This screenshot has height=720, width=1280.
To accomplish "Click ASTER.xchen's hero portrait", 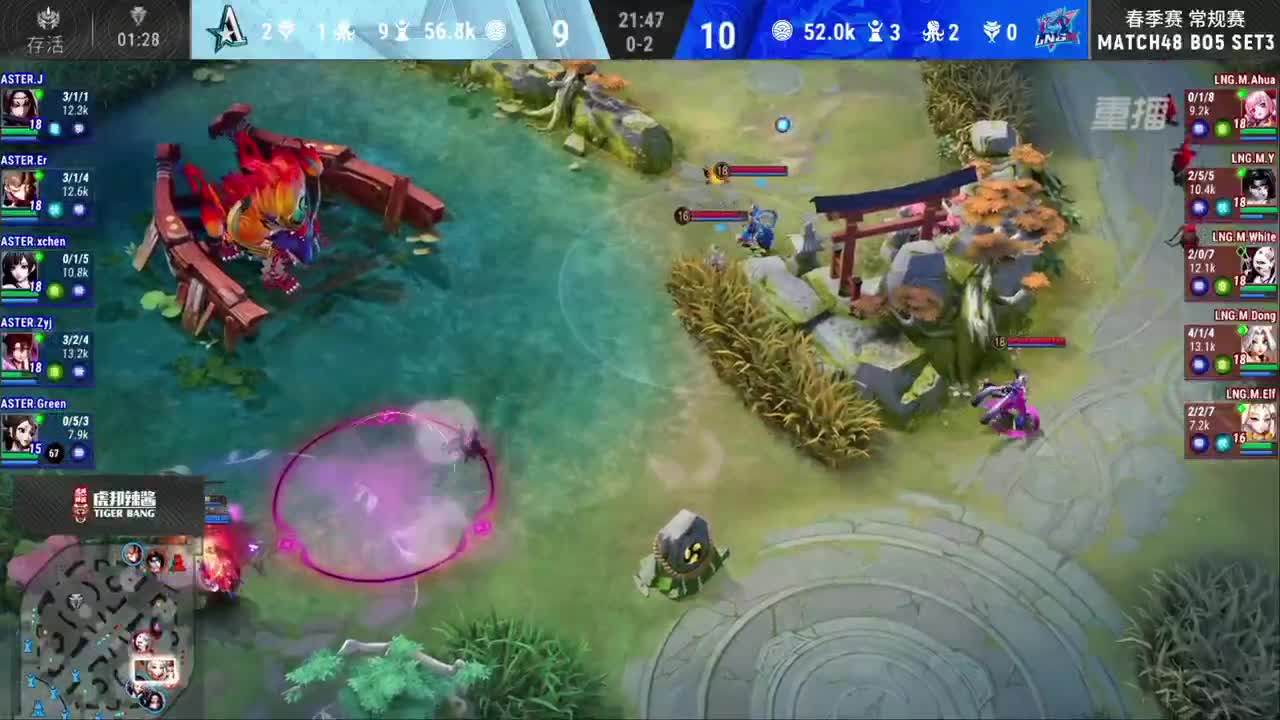I will click(x=21, y=271).
